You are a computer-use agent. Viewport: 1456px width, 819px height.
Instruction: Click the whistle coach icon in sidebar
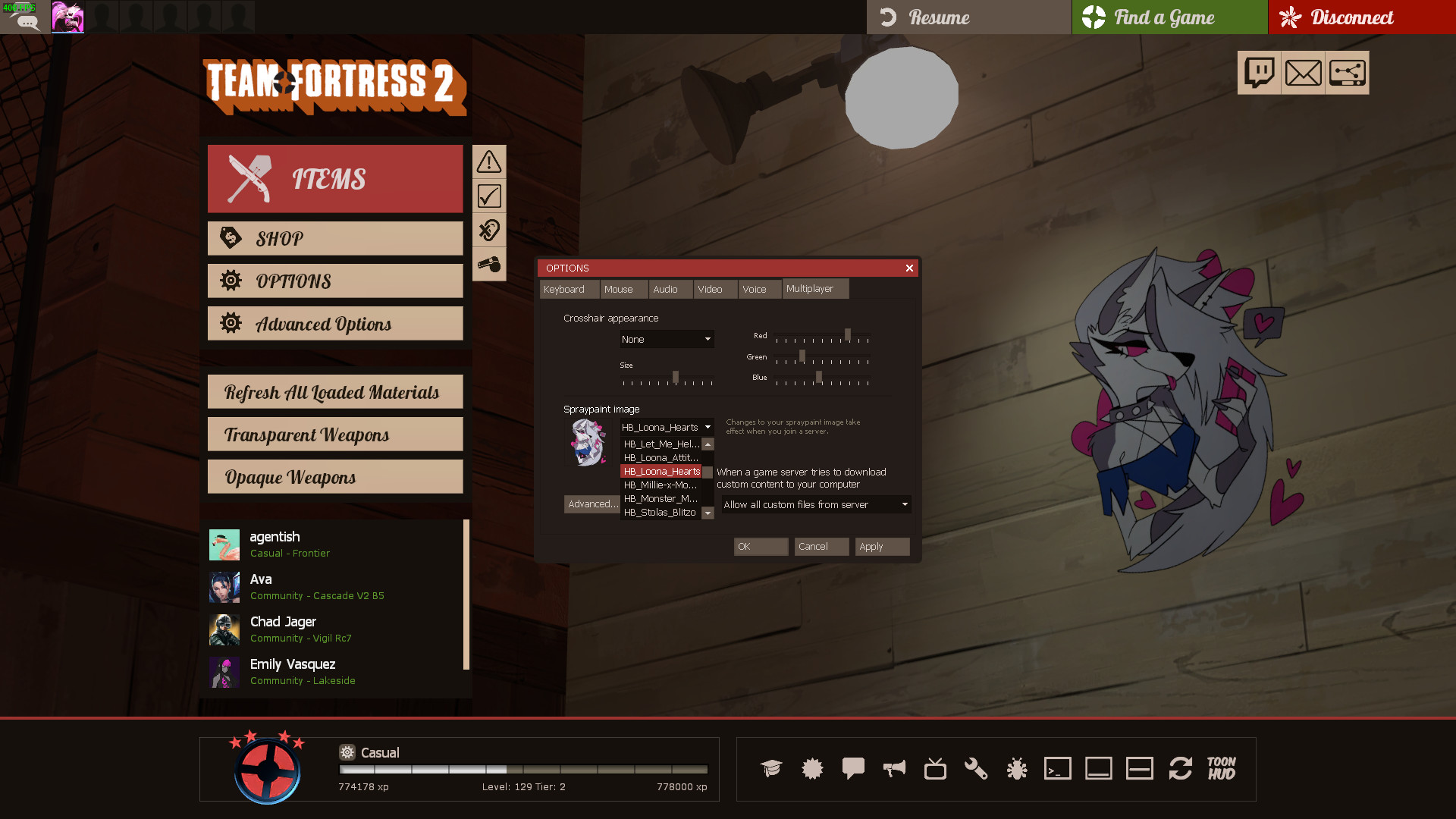pos(489,264)
